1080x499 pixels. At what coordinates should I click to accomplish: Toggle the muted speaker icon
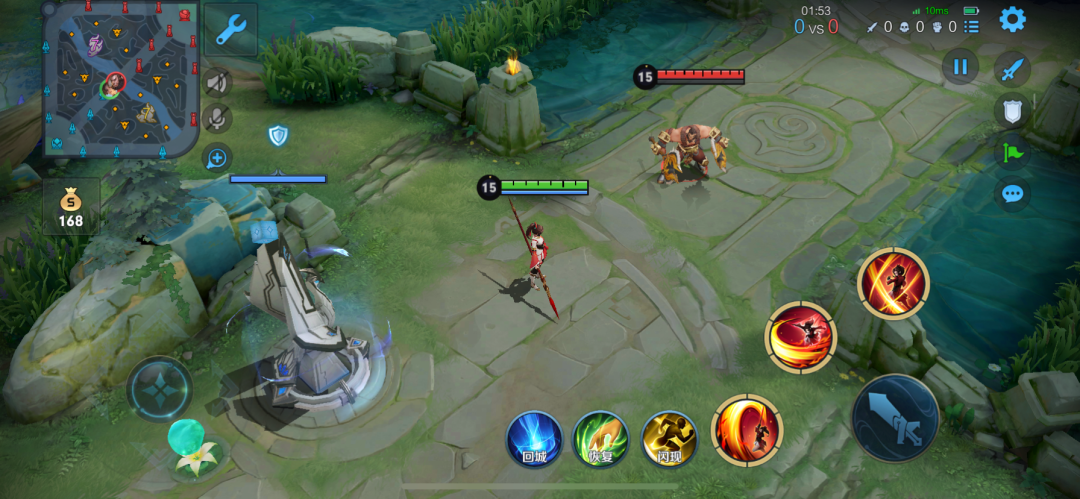(216, 83)
